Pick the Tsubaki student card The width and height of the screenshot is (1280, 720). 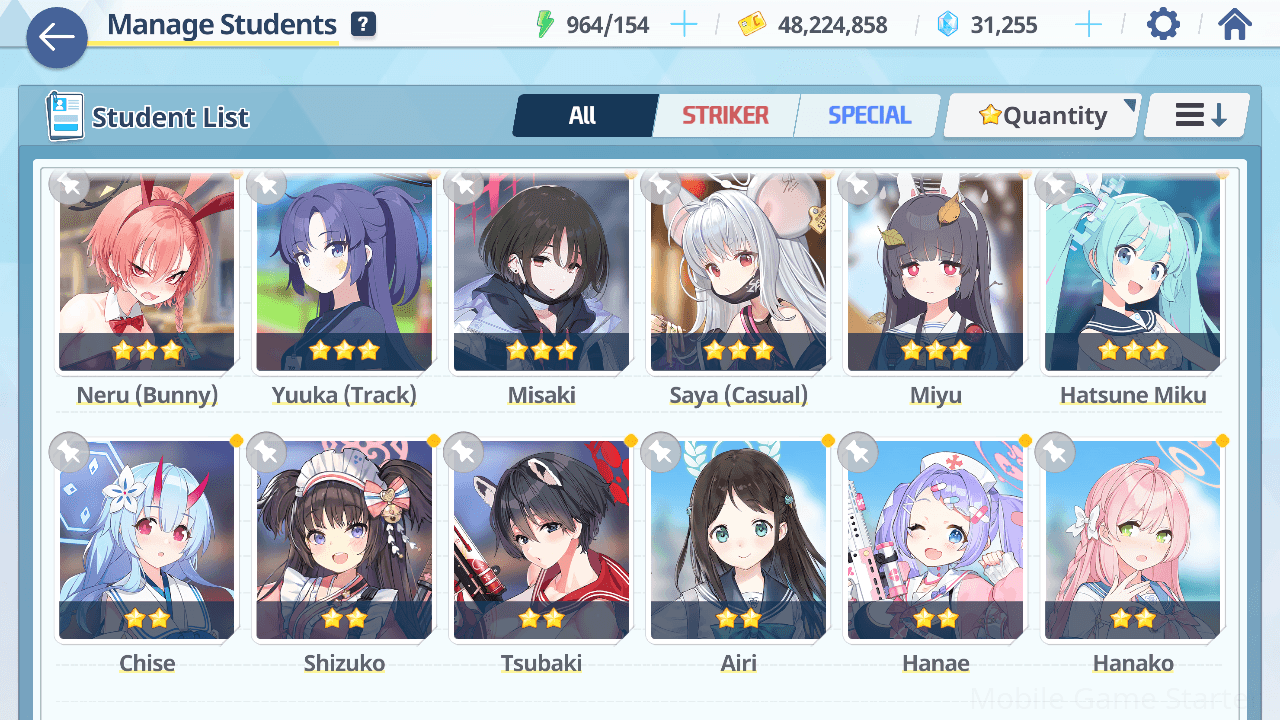(541, 540)
